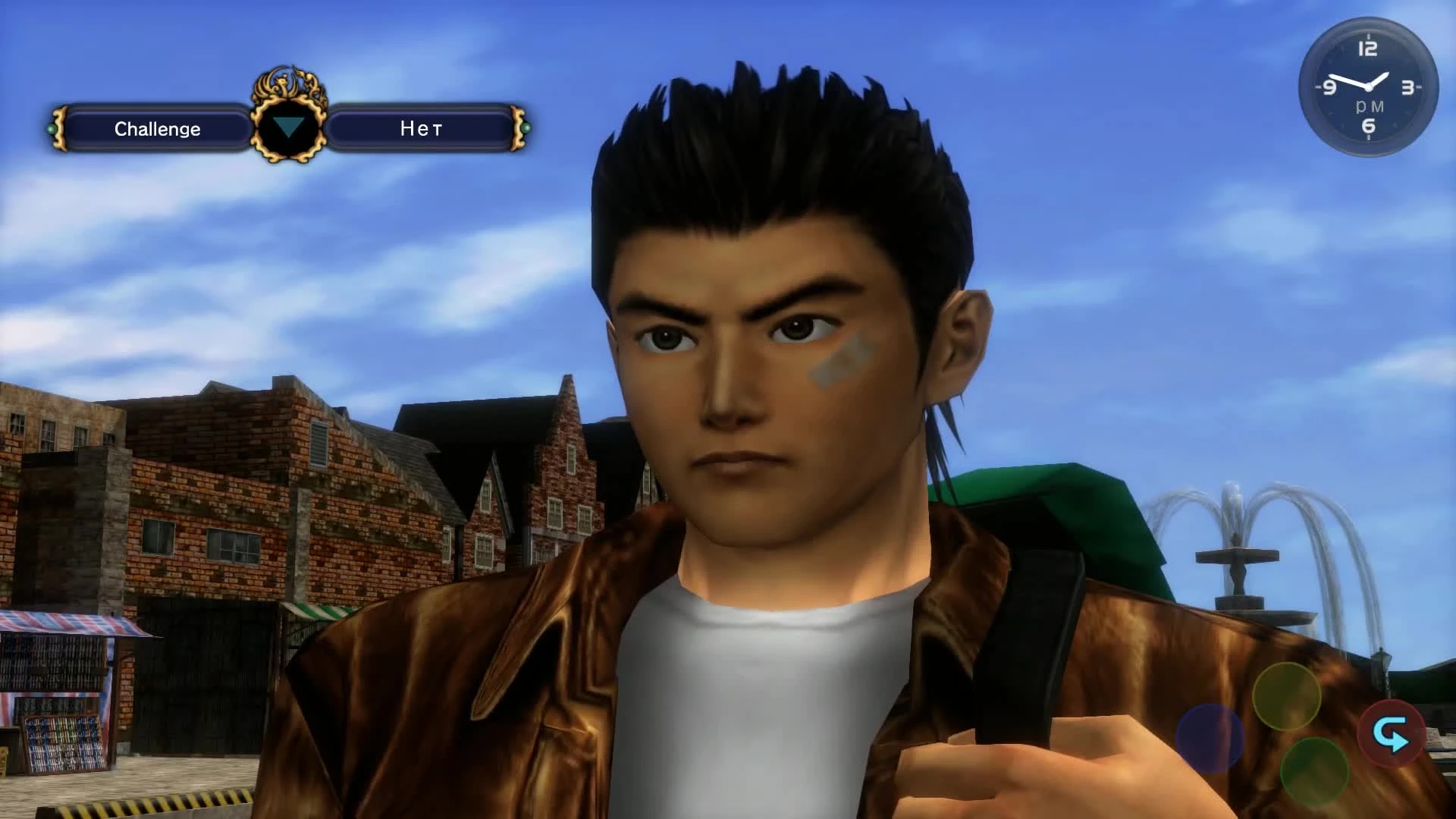Tap the green virtual gamepad button

tap(1314, 770)
